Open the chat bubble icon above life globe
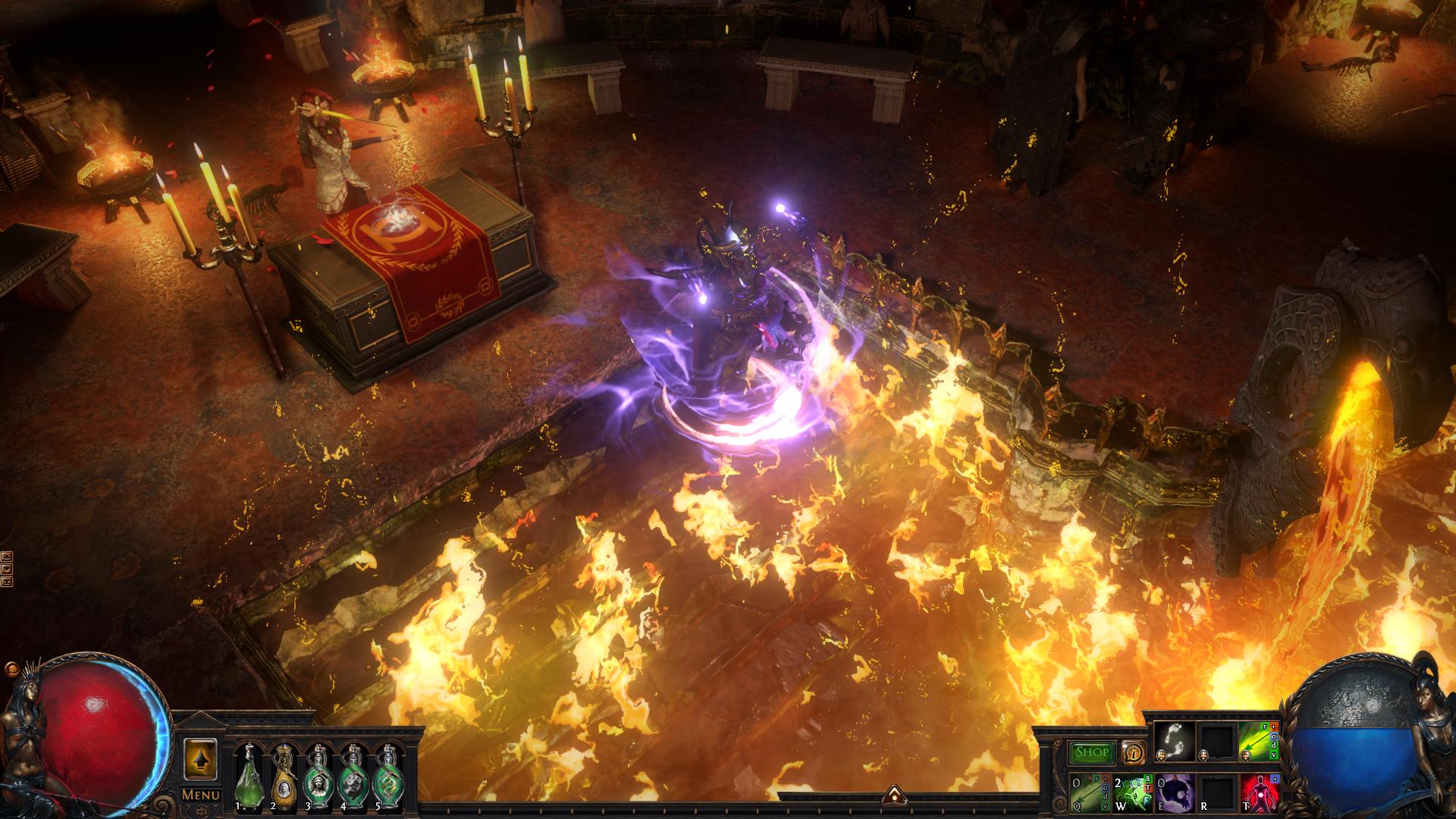 (11, 669)
